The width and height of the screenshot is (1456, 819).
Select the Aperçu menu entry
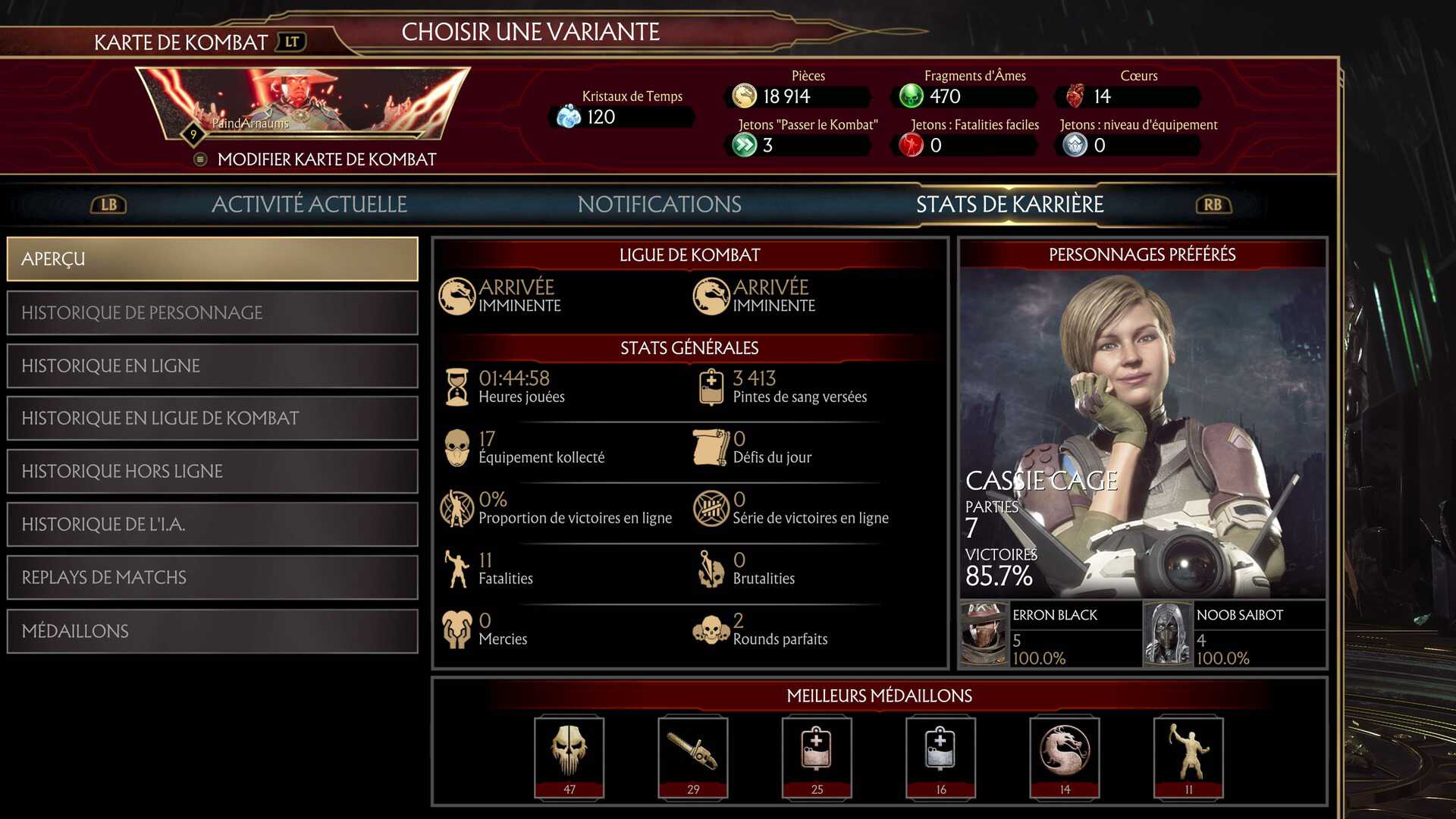(x=212, y=259)
